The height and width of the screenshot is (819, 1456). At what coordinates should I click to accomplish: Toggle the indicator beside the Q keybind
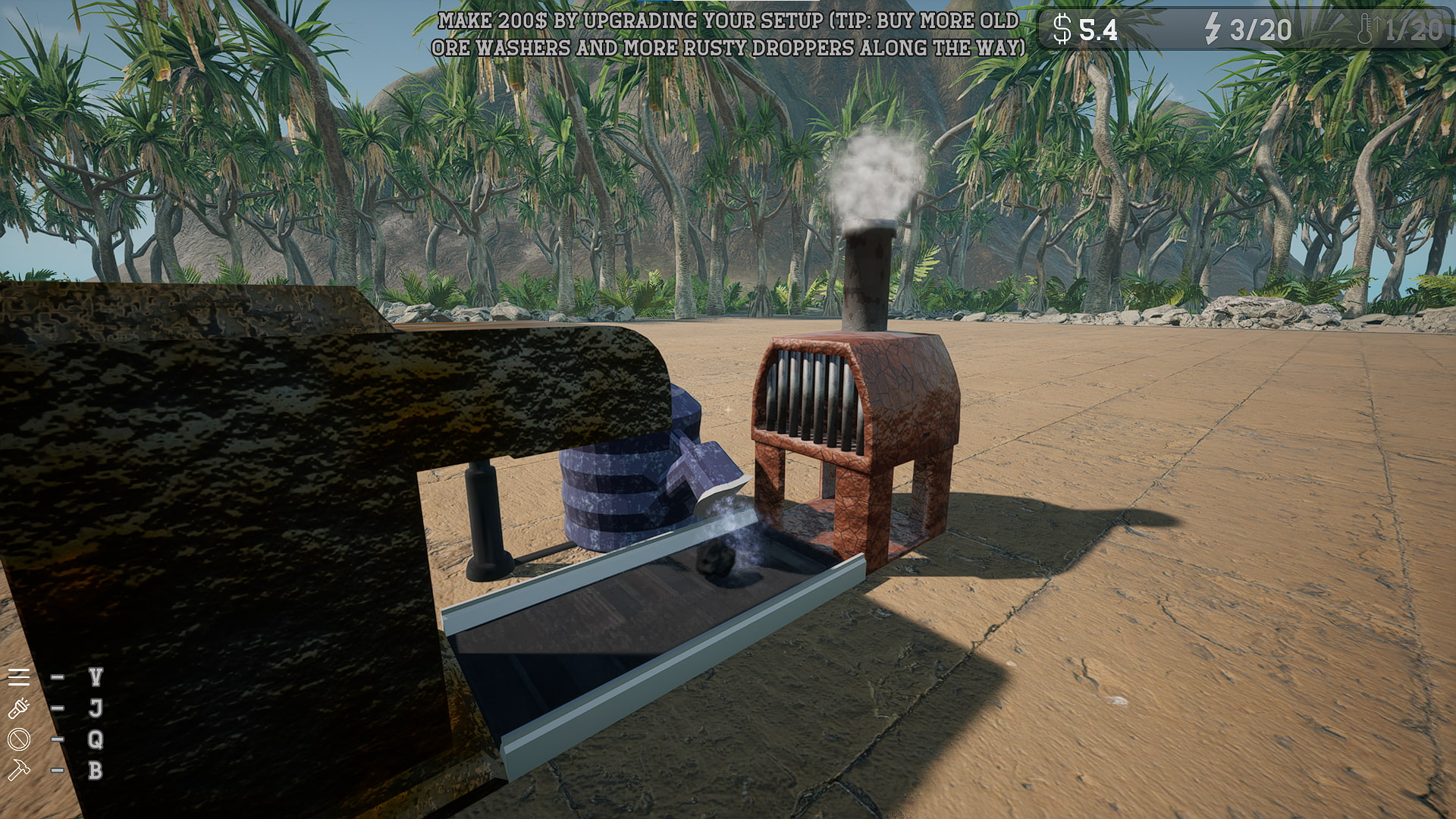(x=57, y=739)
